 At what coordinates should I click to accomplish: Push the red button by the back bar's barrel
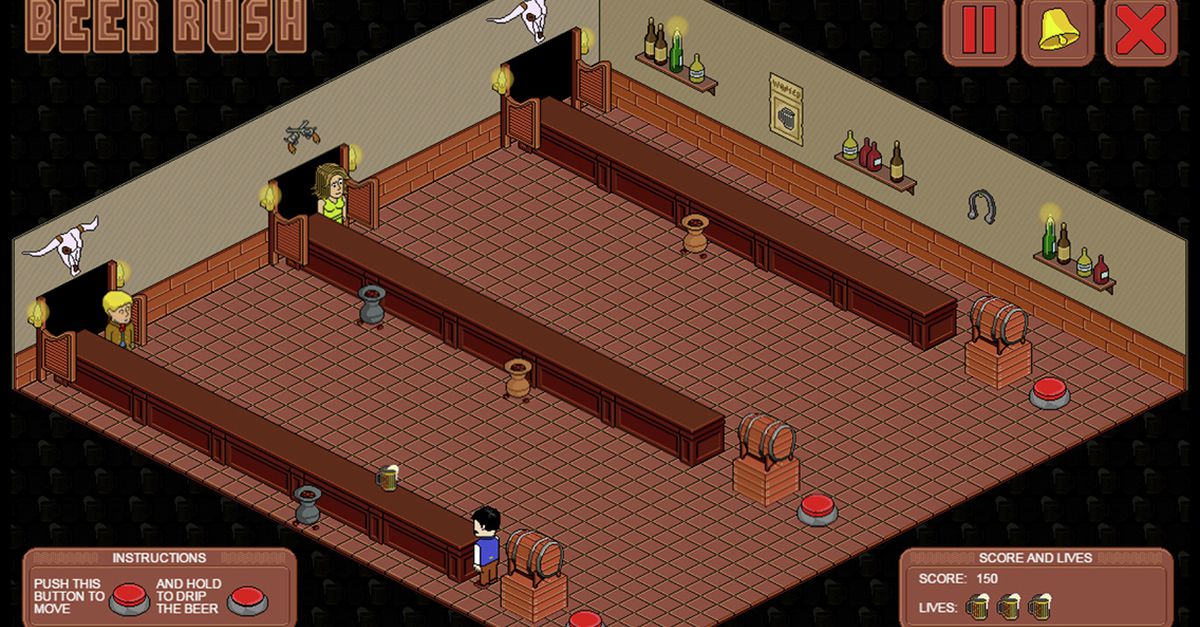point(1049,391)
